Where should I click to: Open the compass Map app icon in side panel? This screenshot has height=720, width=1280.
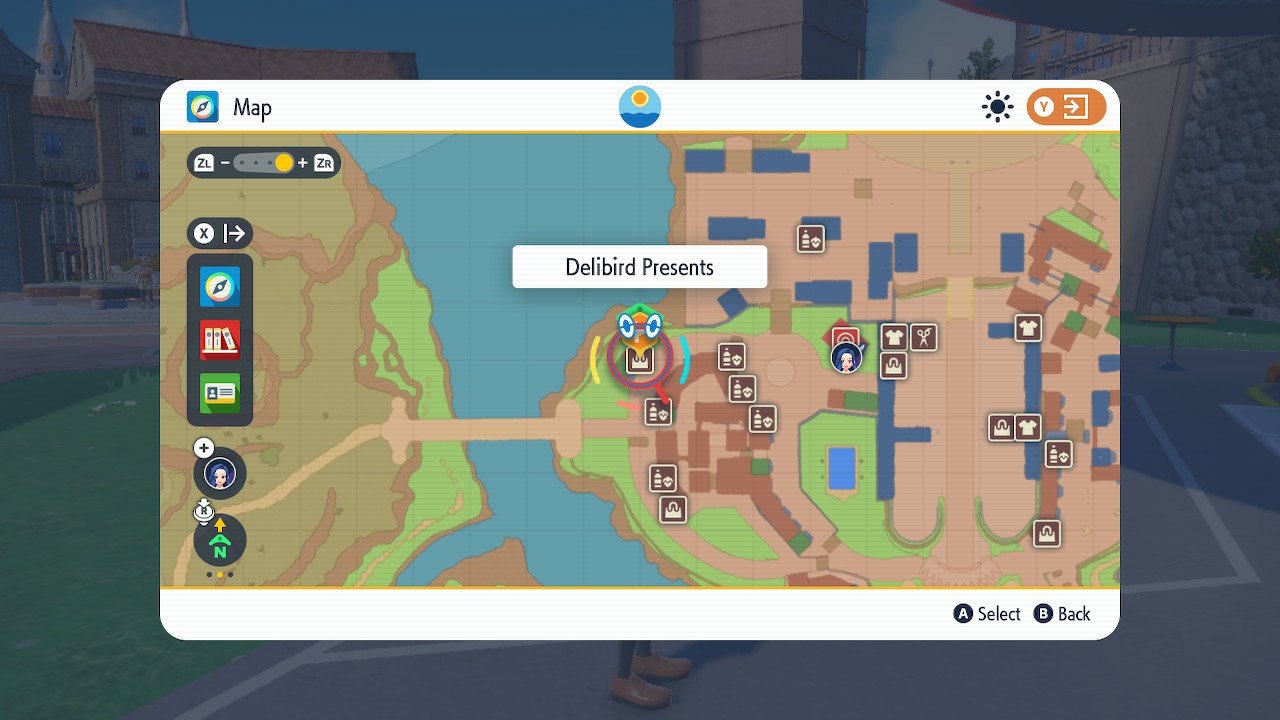click(220, 287)
